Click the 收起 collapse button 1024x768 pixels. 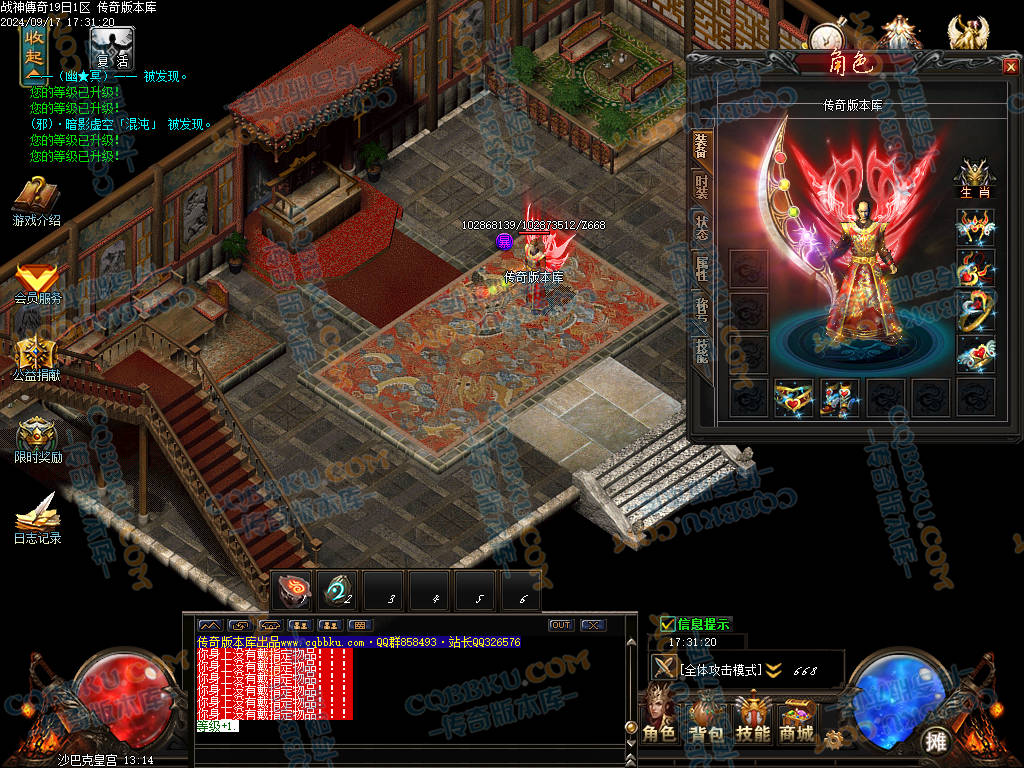(34, 53)
